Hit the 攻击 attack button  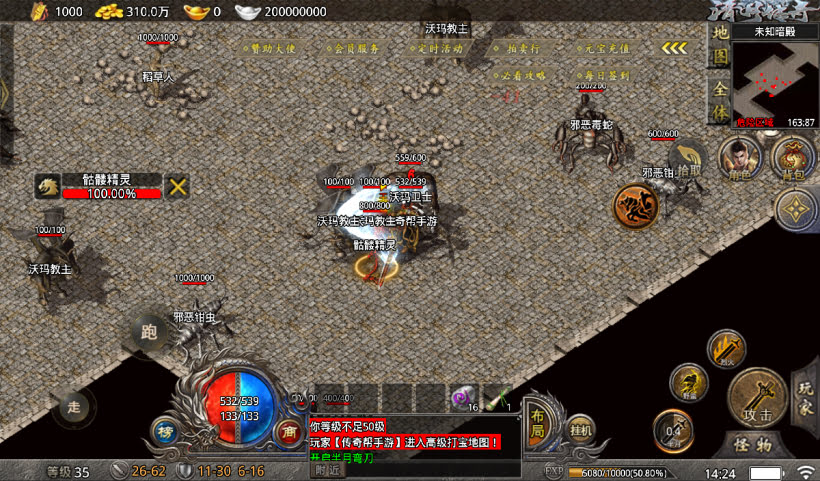[x=756, y=398]
